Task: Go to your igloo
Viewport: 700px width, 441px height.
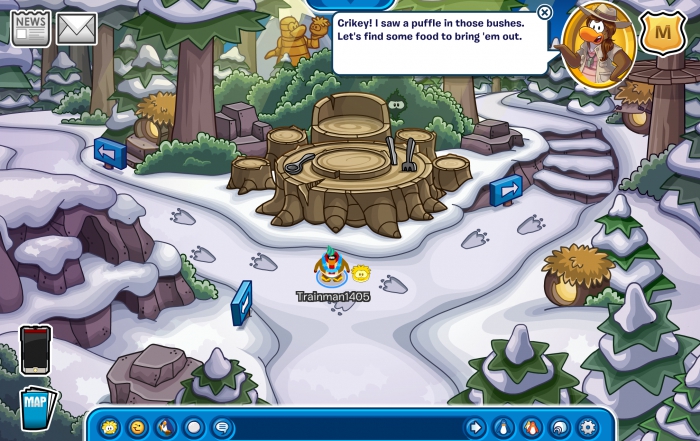Action: click(x=559, y=427)
